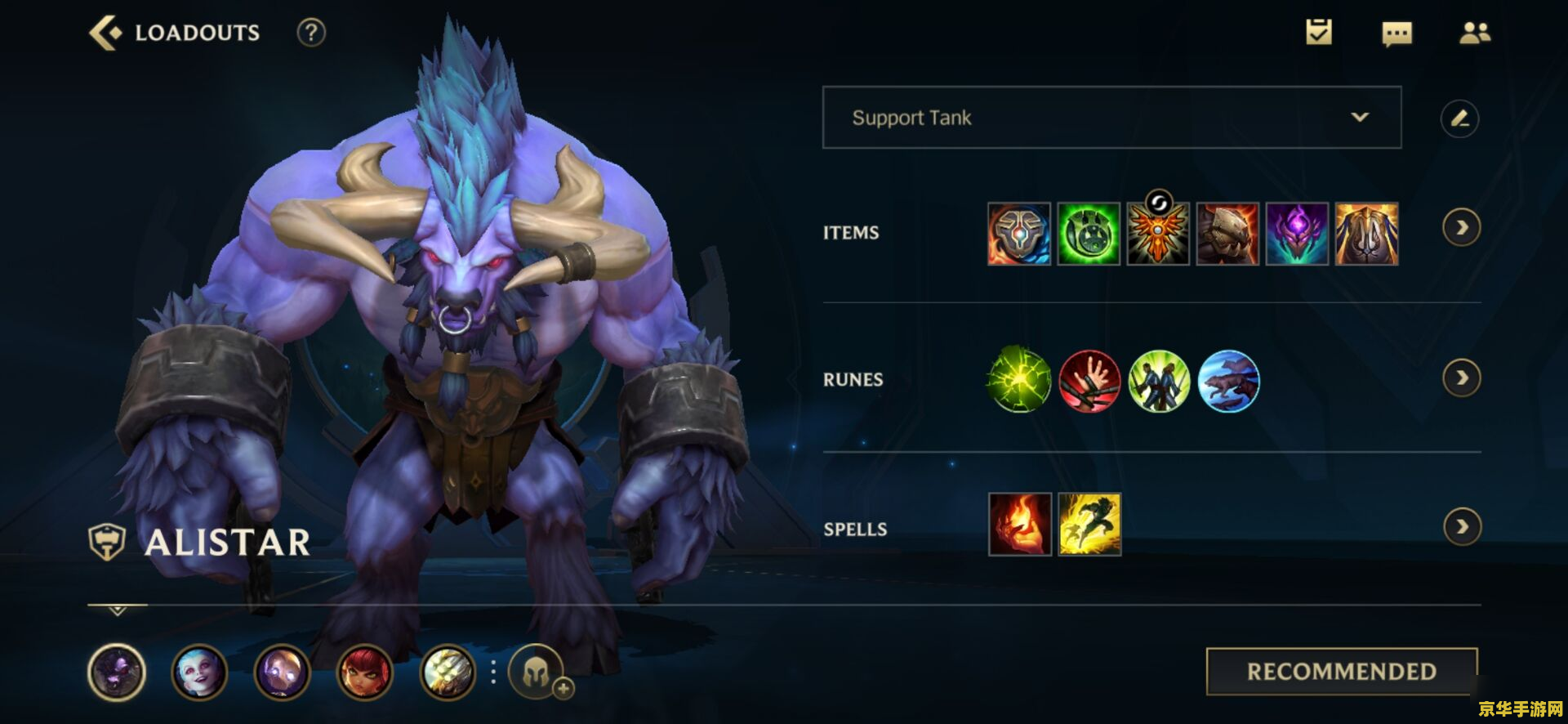Open the chat speech bubble icon
This screenshot has height=724, width=1568.
(1396, 34)
